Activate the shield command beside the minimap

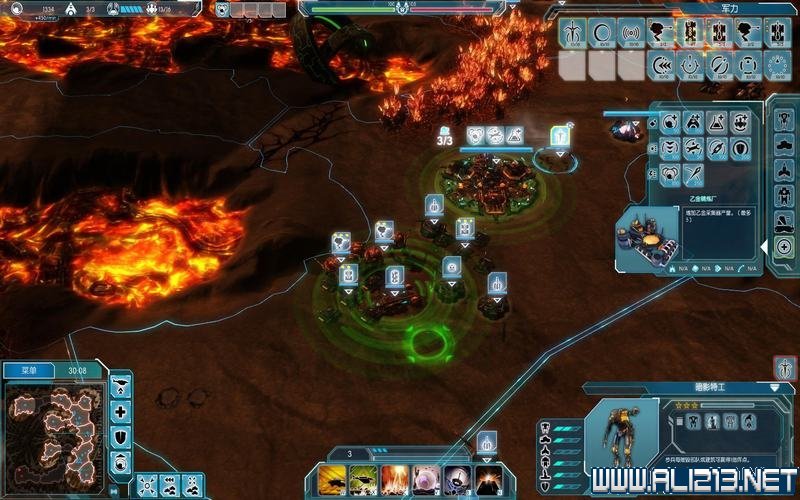[121, 437]
